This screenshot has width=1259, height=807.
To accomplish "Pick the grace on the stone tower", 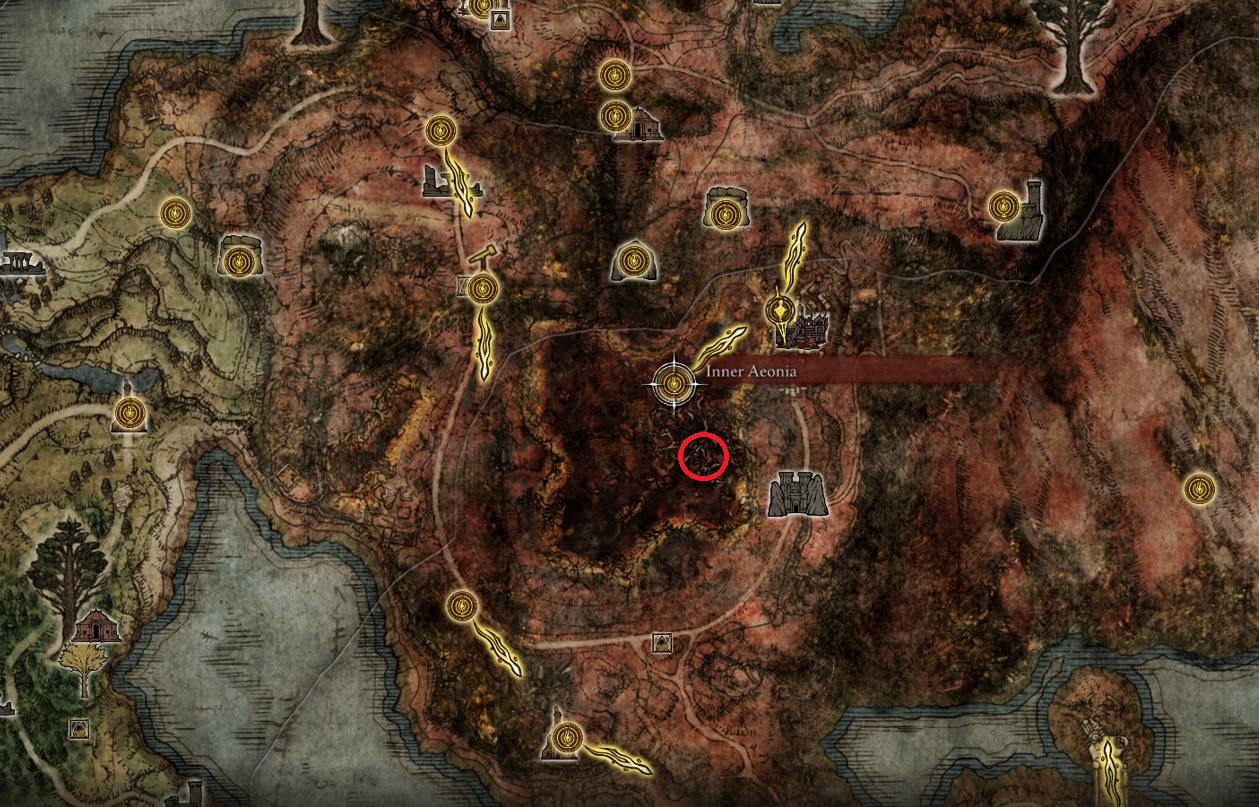I will pos(1004,207).
